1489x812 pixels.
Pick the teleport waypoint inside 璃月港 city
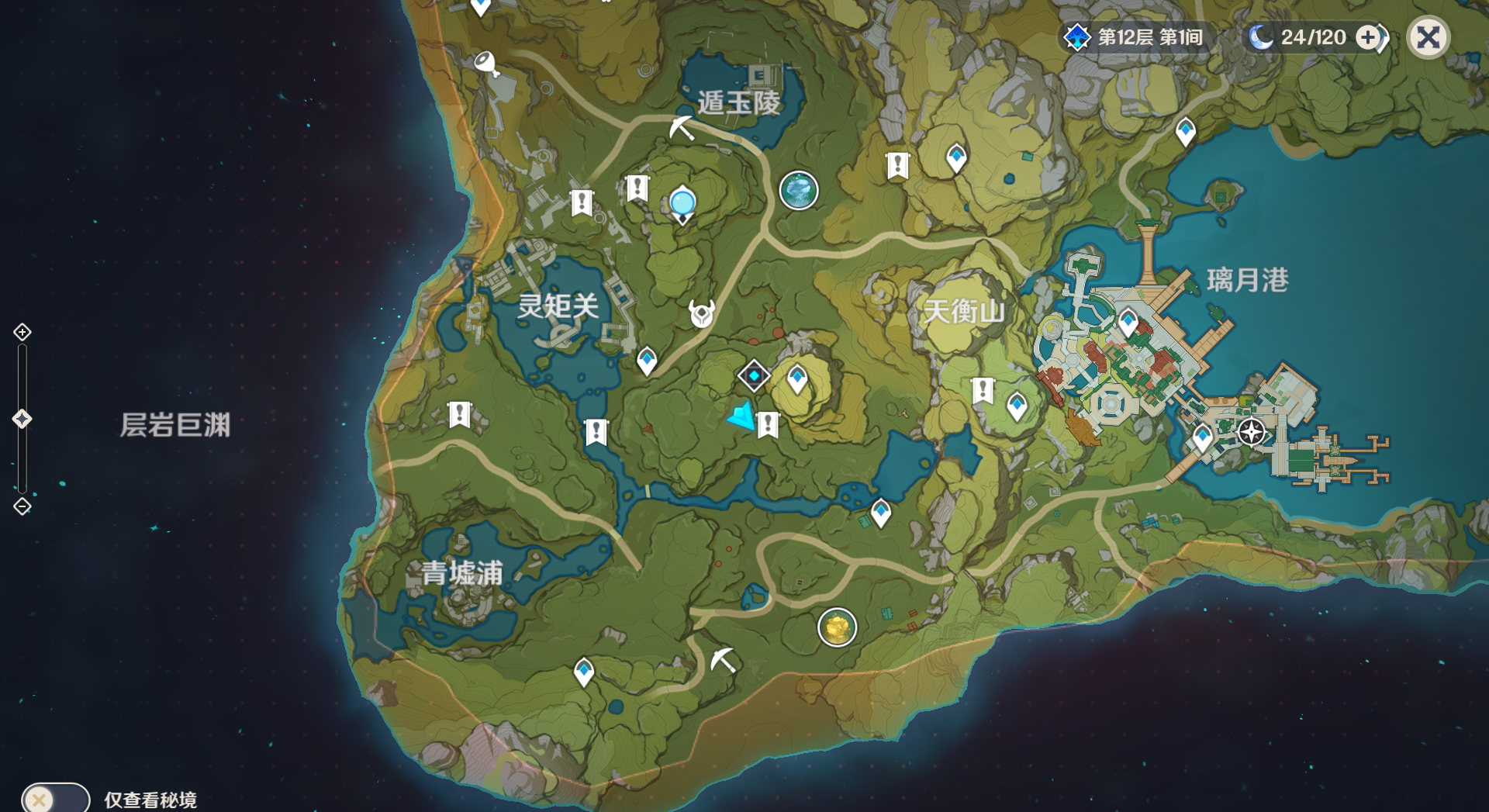click(x=1128, y=321)
